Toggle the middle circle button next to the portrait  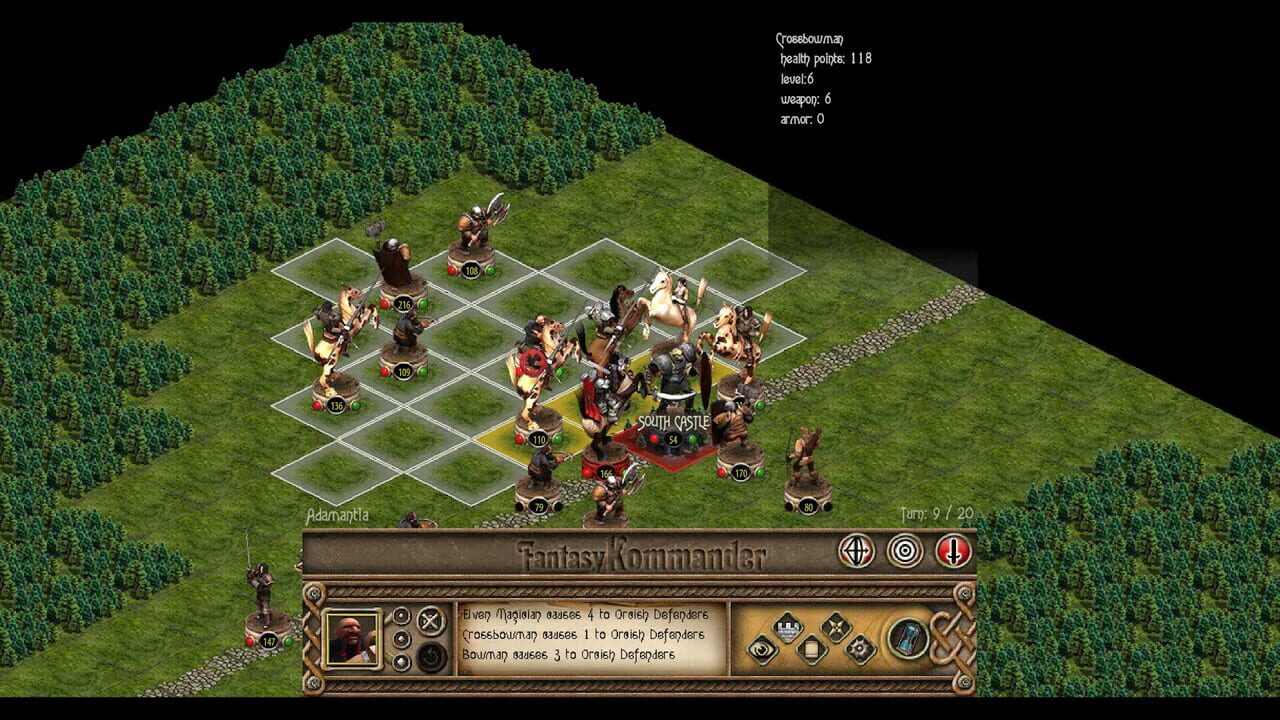click(x=402, y=638)
